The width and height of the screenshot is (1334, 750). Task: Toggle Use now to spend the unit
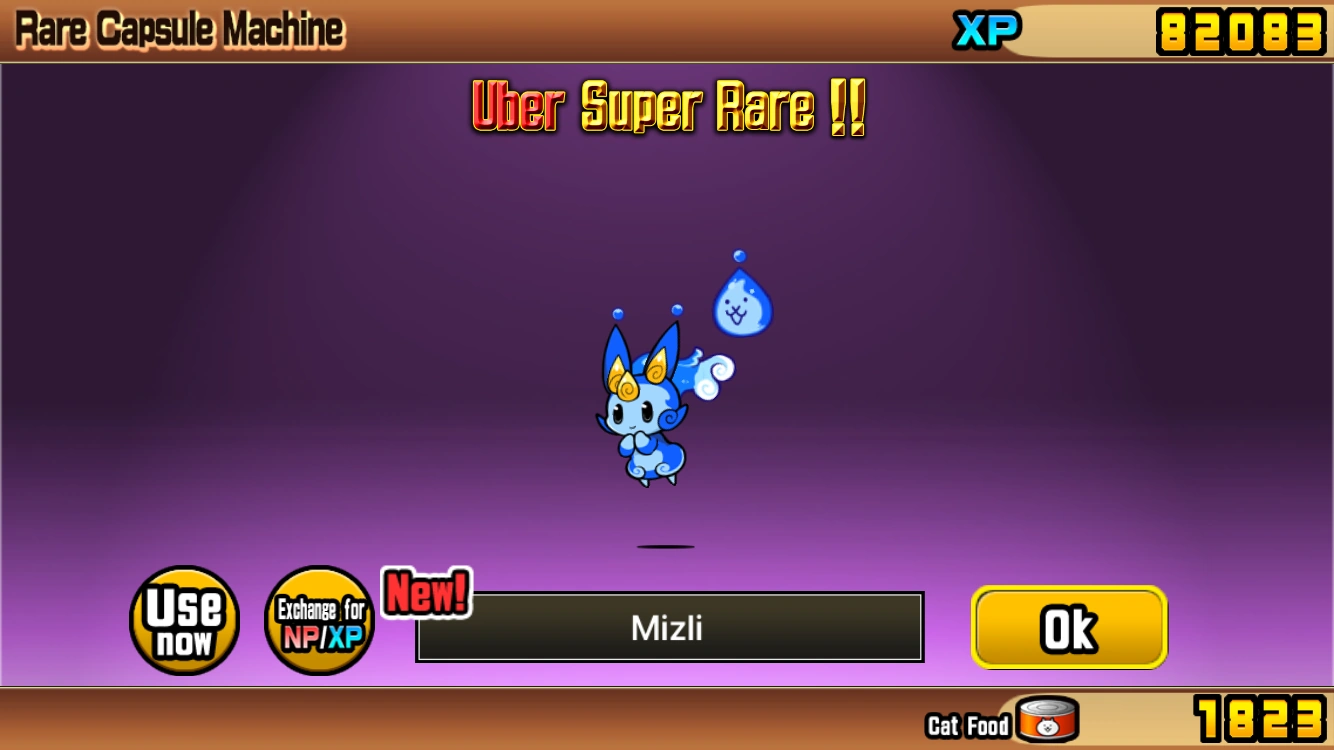[184, 620]
